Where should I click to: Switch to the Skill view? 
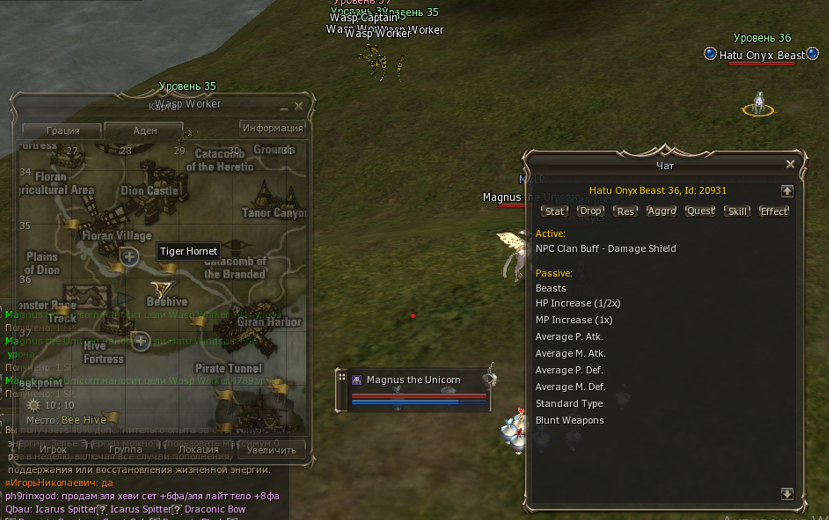pyautogui.click(x=737, y=211)
